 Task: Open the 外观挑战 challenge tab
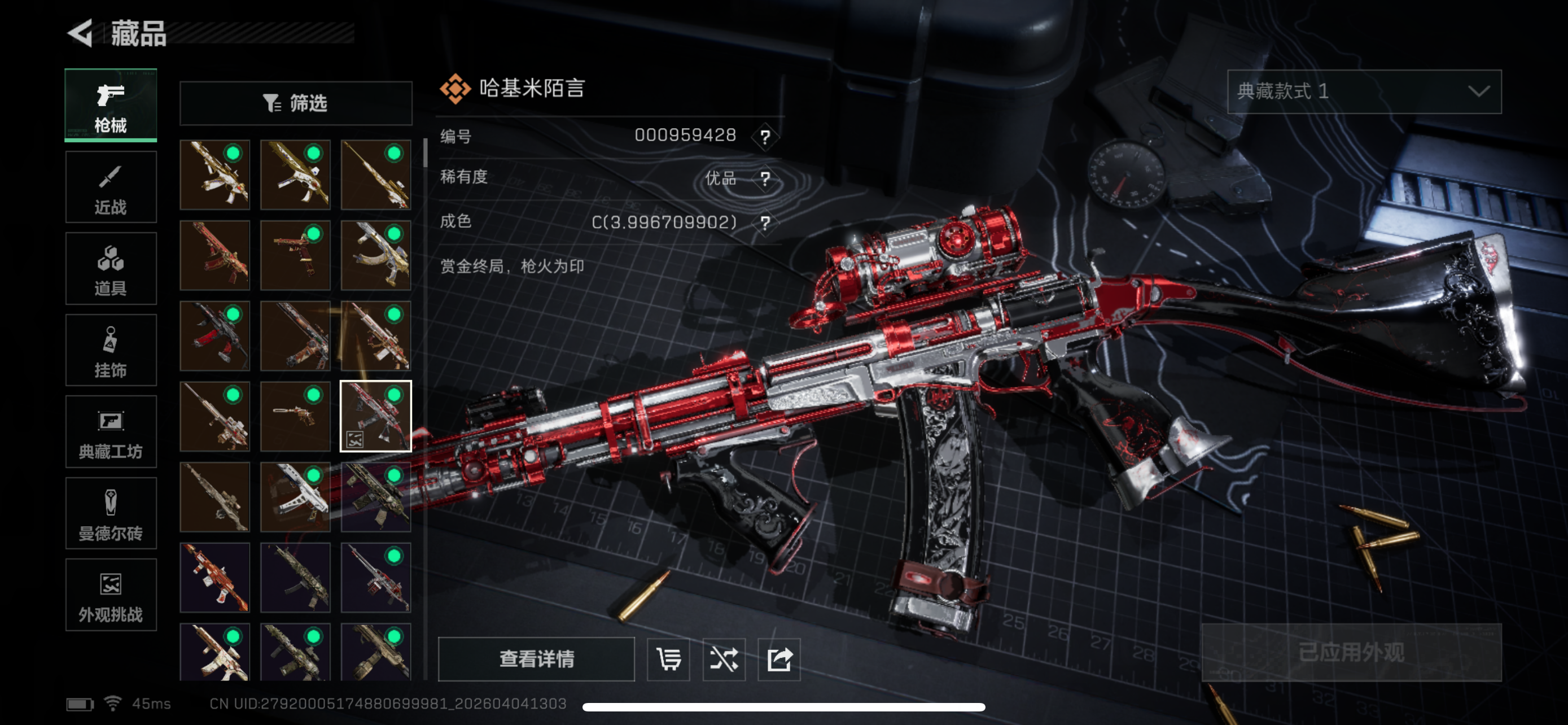(111, 595)
